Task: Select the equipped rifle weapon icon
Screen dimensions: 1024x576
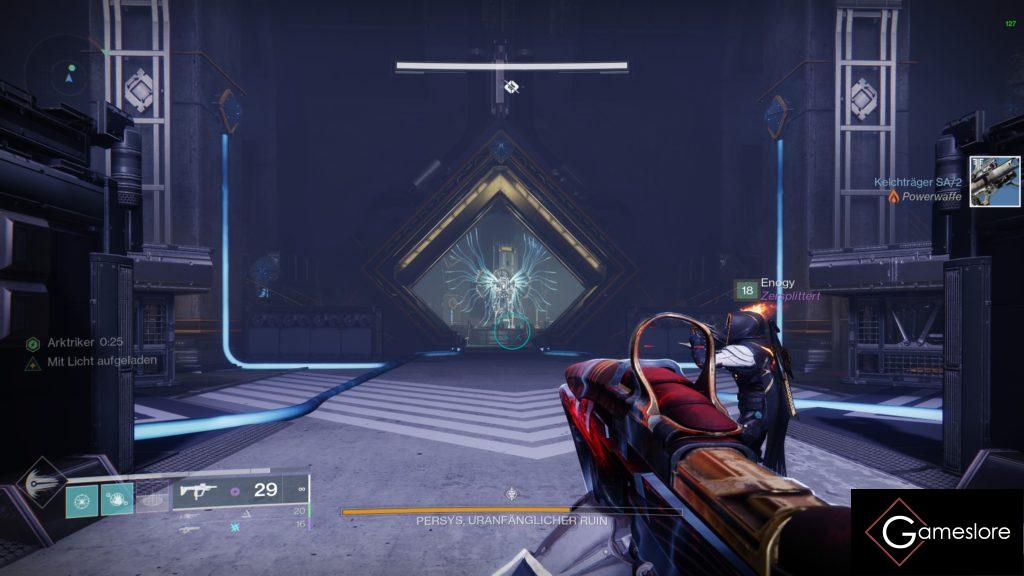Action: coord(198,490)
